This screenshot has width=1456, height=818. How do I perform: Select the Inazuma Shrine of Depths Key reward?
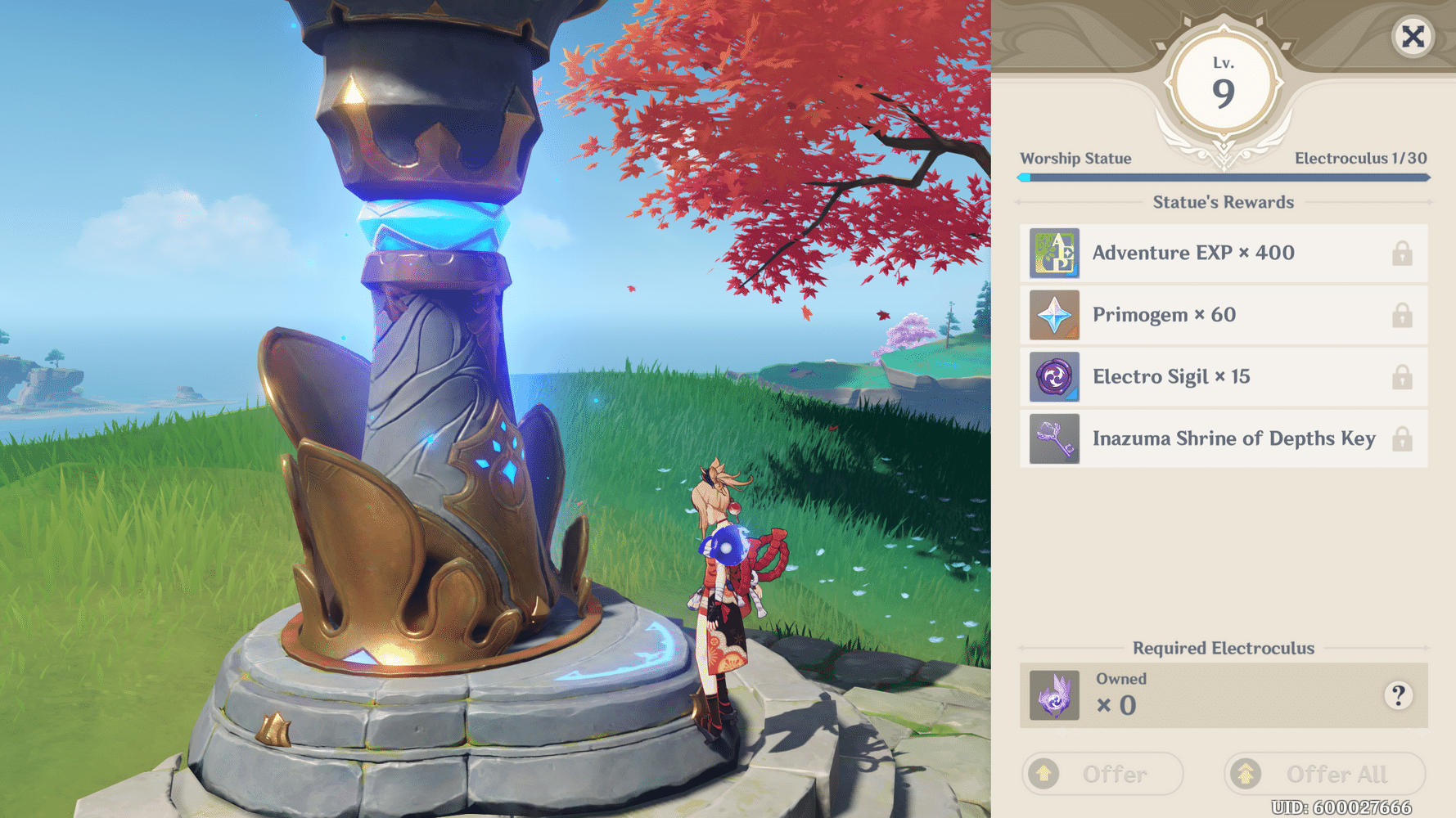(x=1223, y=439)
